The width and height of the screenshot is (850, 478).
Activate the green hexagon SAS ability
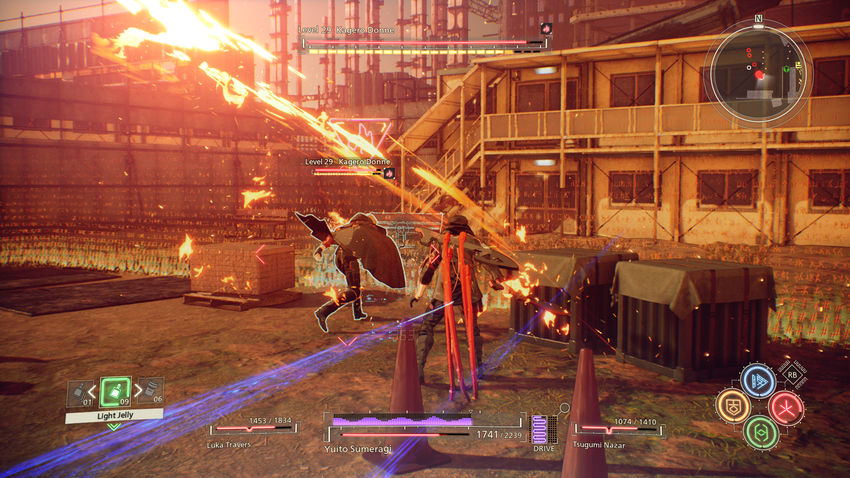point(760,432)
